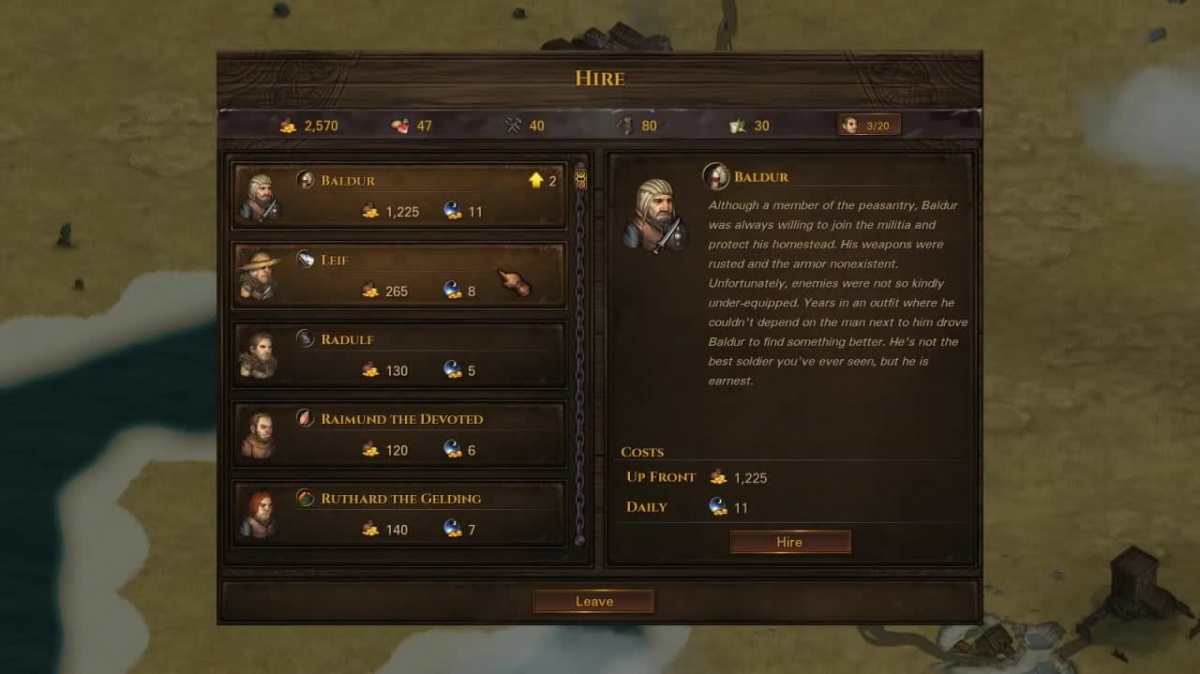Choose Radulf from the recruit list
This screenshot has width=1200, height=674.
(400, 355)
